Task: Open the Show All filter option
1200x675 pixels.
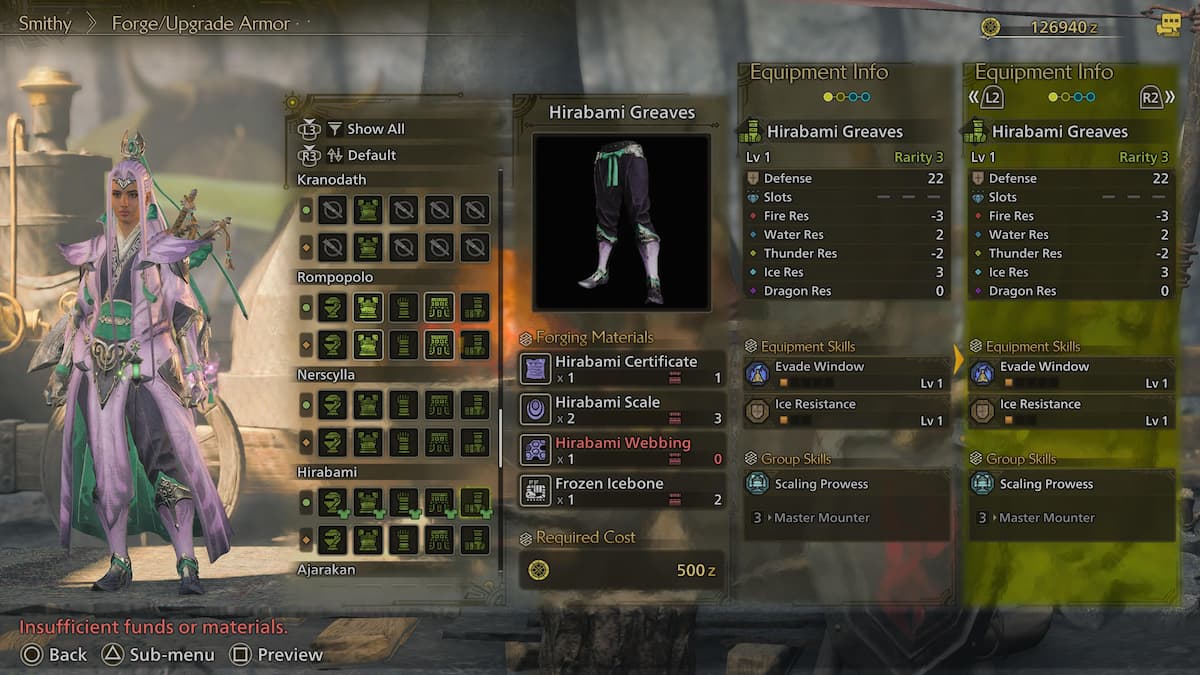Action: point(365,129)
